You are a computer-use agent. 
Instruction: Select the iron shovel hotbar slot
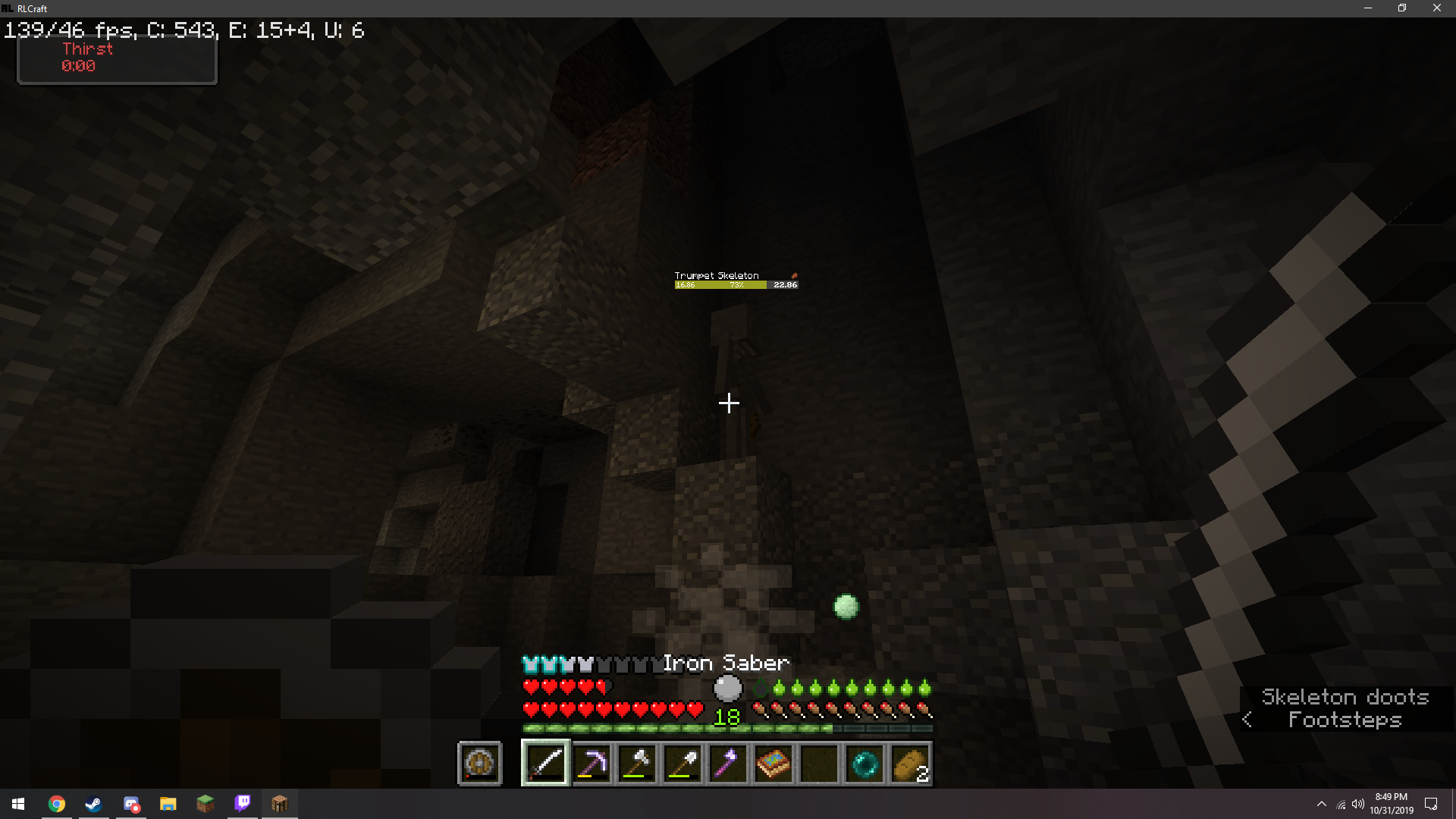pyautogui.click(x=682, y=764)
